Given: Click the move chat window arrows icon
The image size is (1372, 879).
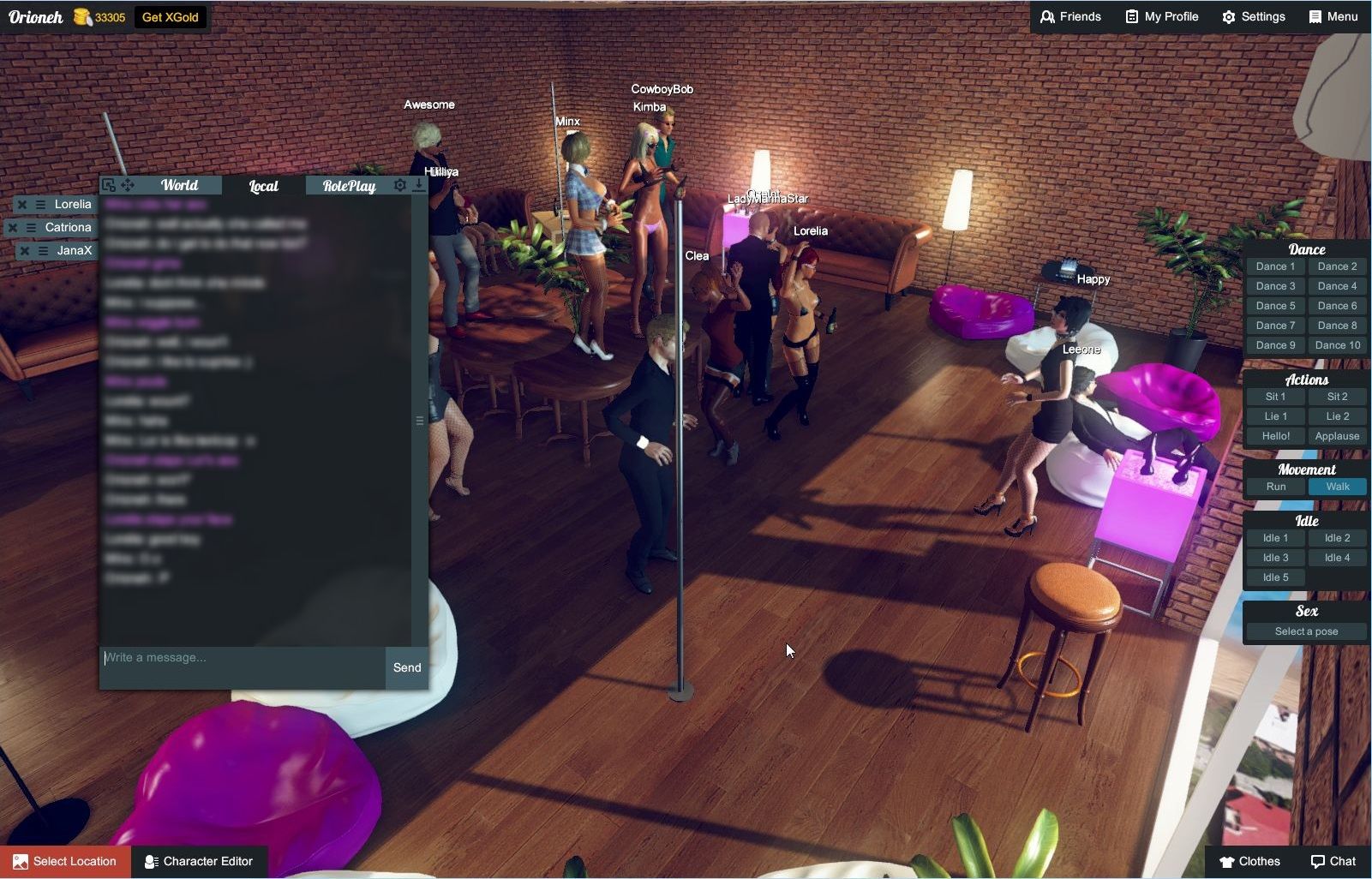Looking at the screenshot, I should (x=127, y=185).
